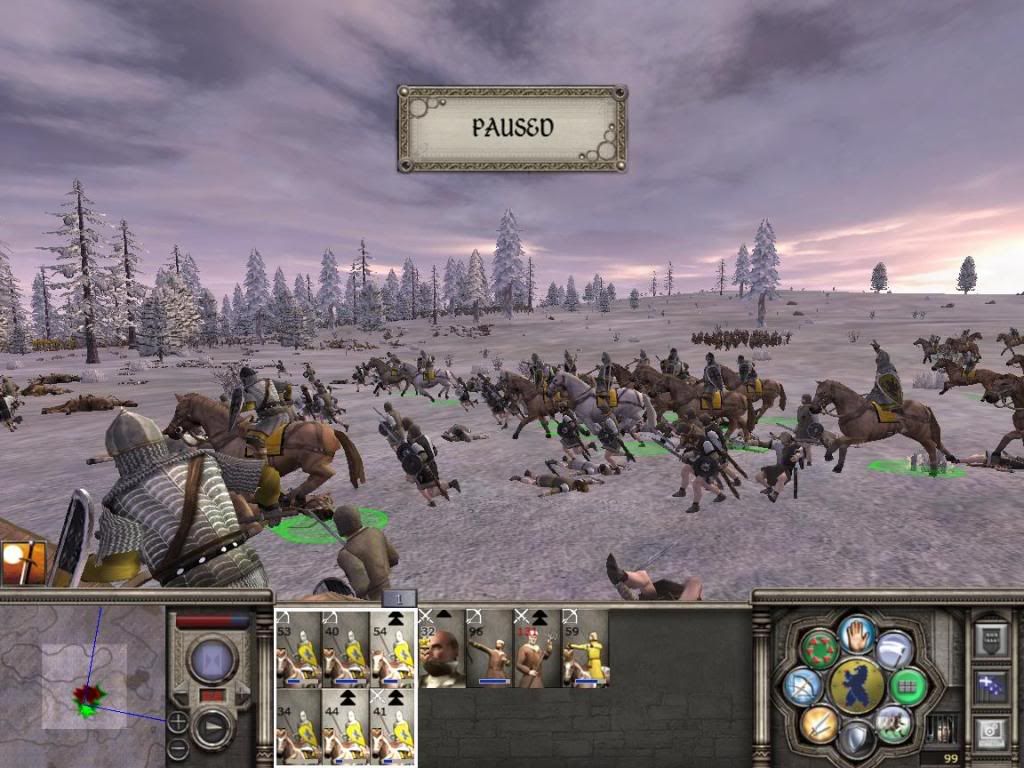
Task: Select the peasant unit card holding a pitchfork
Action: (x=537, y=648)
